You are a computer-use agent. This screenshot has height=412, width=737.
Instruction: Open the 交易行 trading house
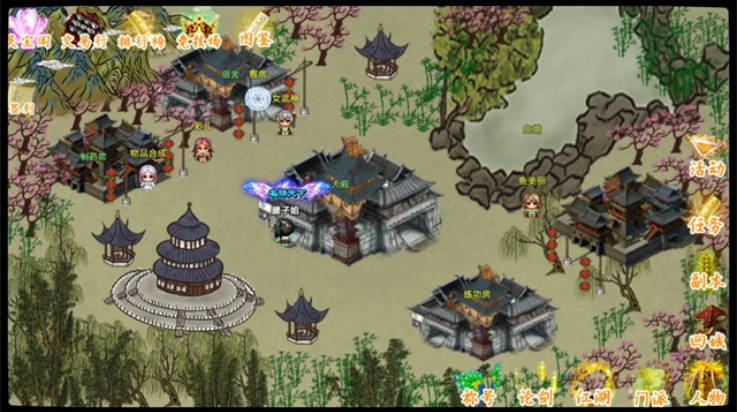coord(84,28)
